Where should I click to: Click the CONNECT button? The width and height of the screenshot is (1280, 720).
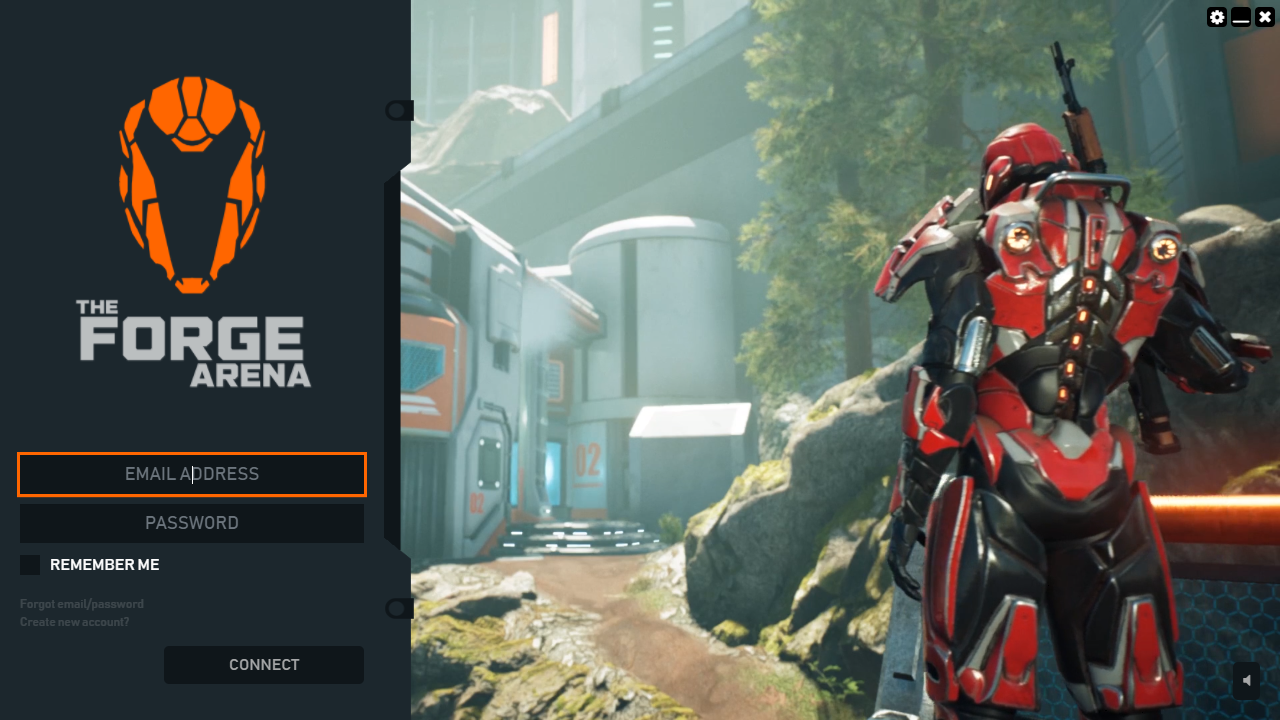(263, 664)
